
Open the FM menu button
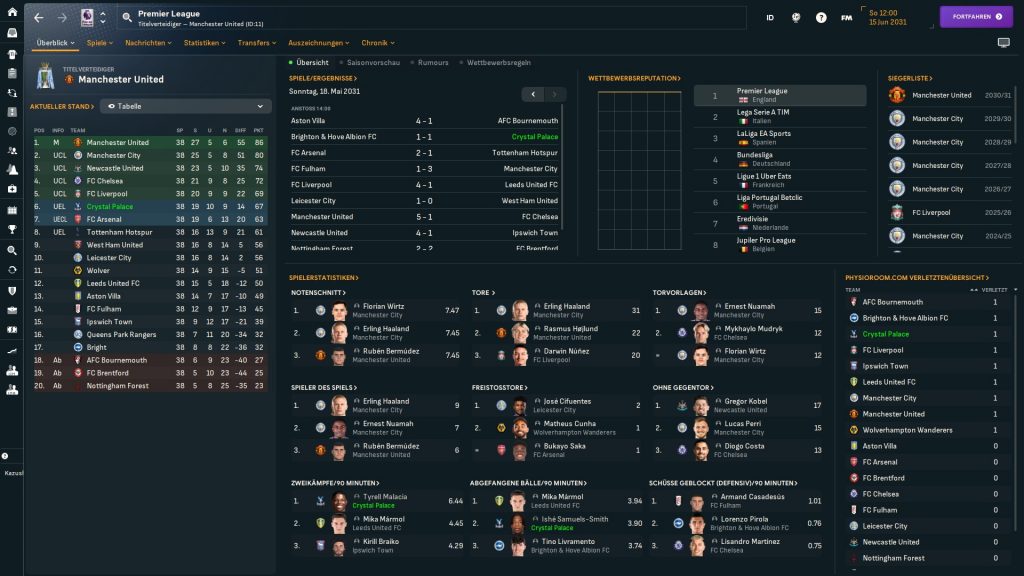pyautogui.click(x=846, y=18)
